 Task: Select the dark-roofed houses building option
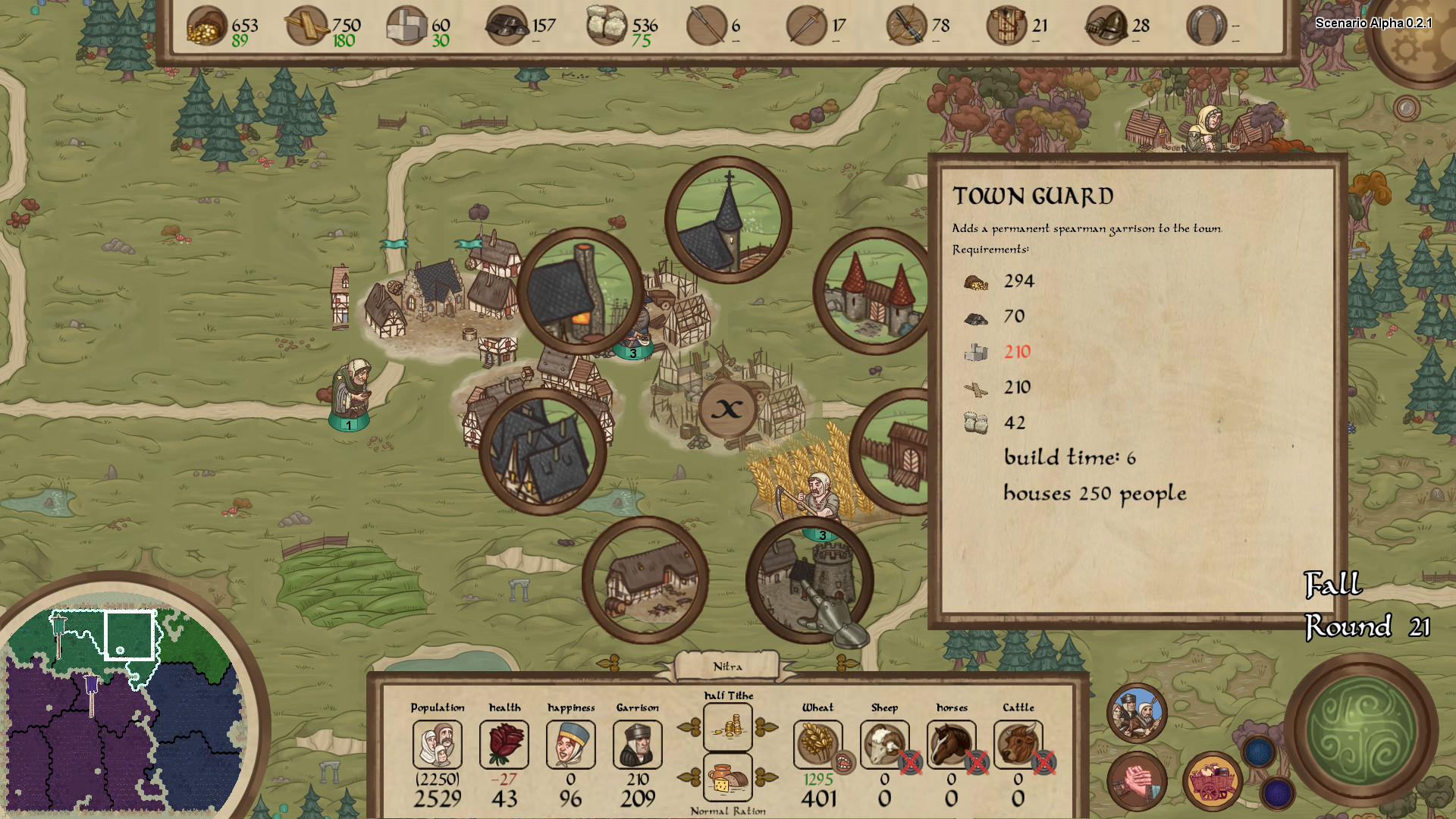[x=543, y=452]
